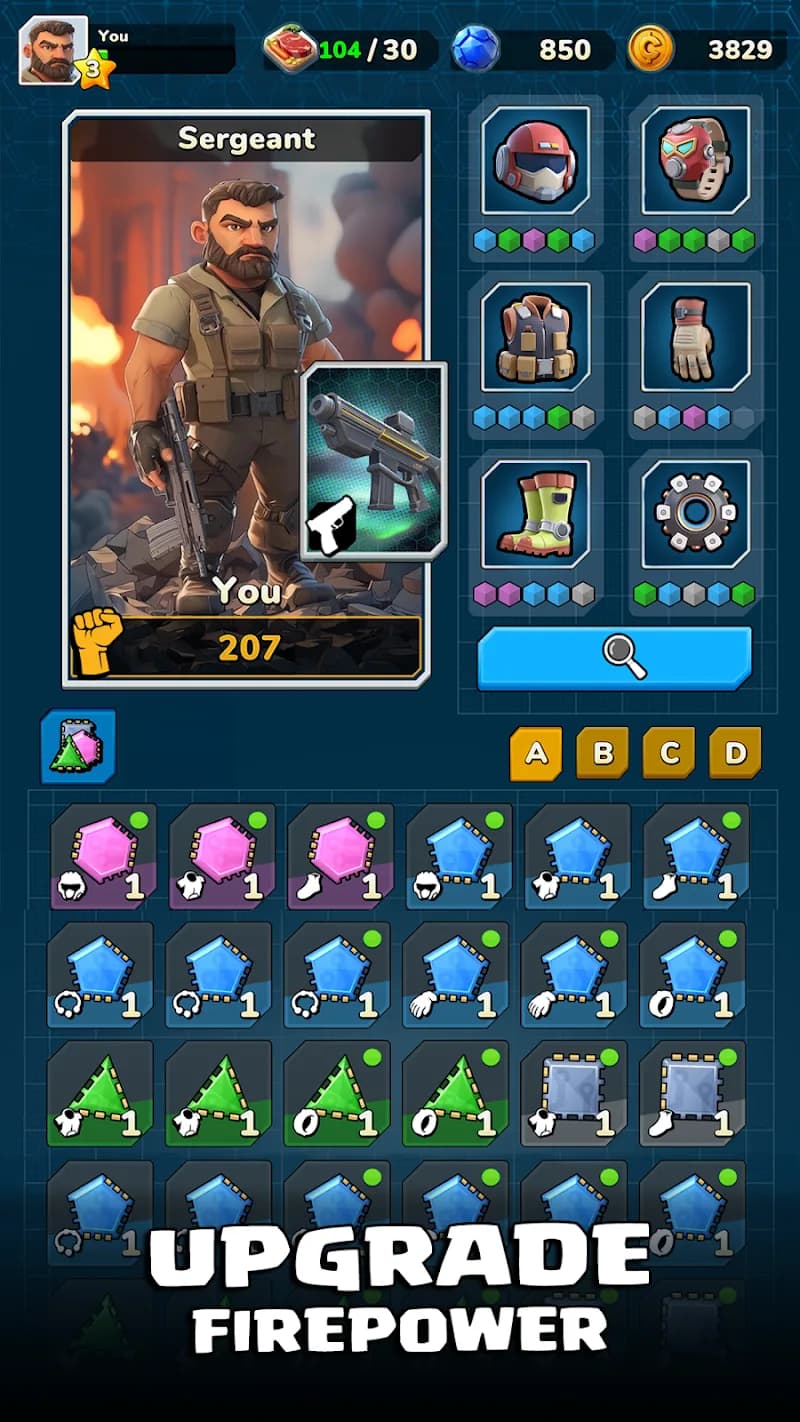Image resolution: width=800 pixels, height=1422 pixels.
Task: Switch to loadout A
Action: click(x=536, y=753)
